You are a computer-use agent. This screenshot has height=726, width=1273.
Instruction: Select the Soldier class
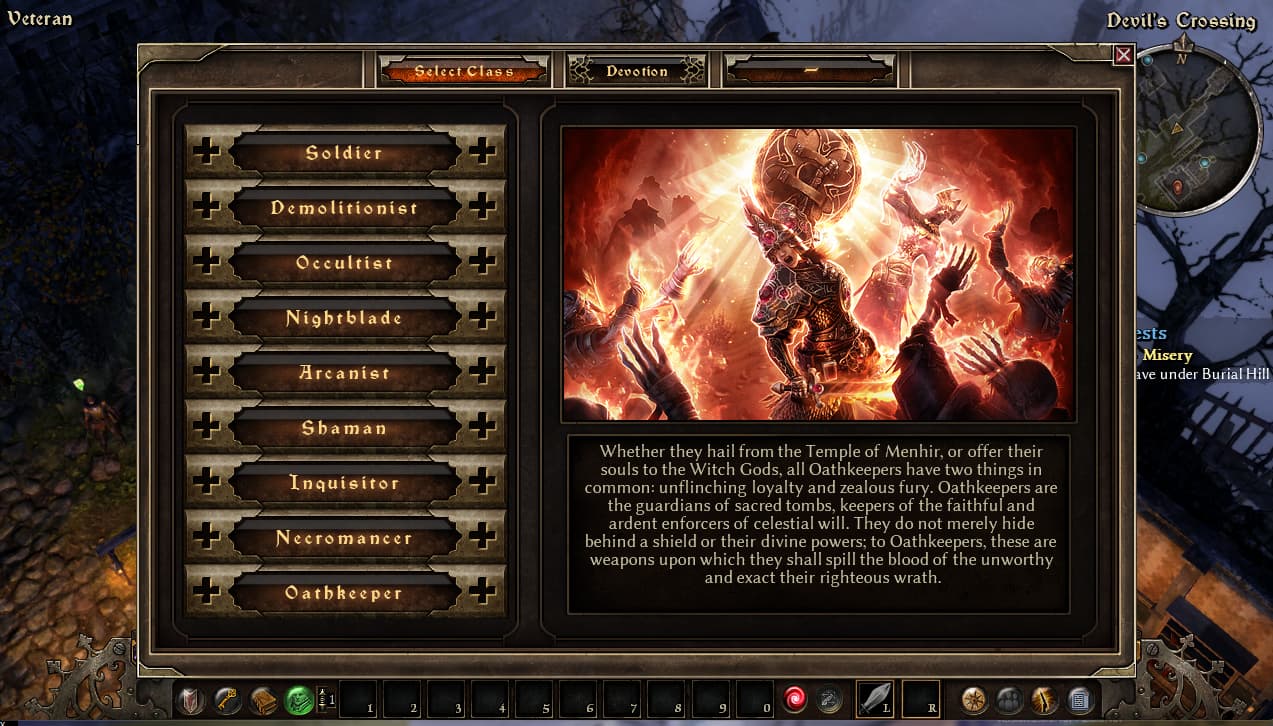(x=344, y=153)
